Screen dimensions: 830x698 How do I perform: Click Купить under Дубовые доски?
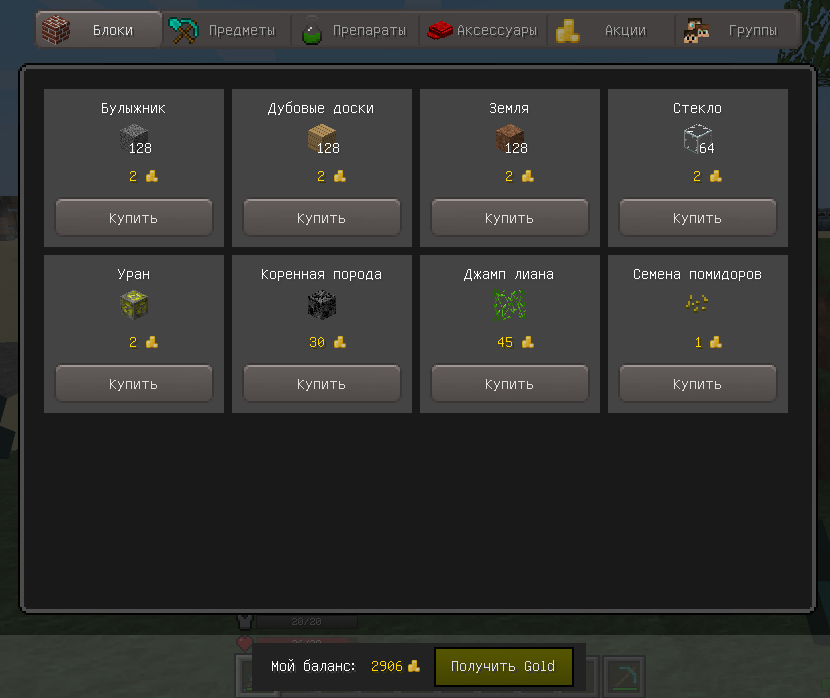coord(321,217)
